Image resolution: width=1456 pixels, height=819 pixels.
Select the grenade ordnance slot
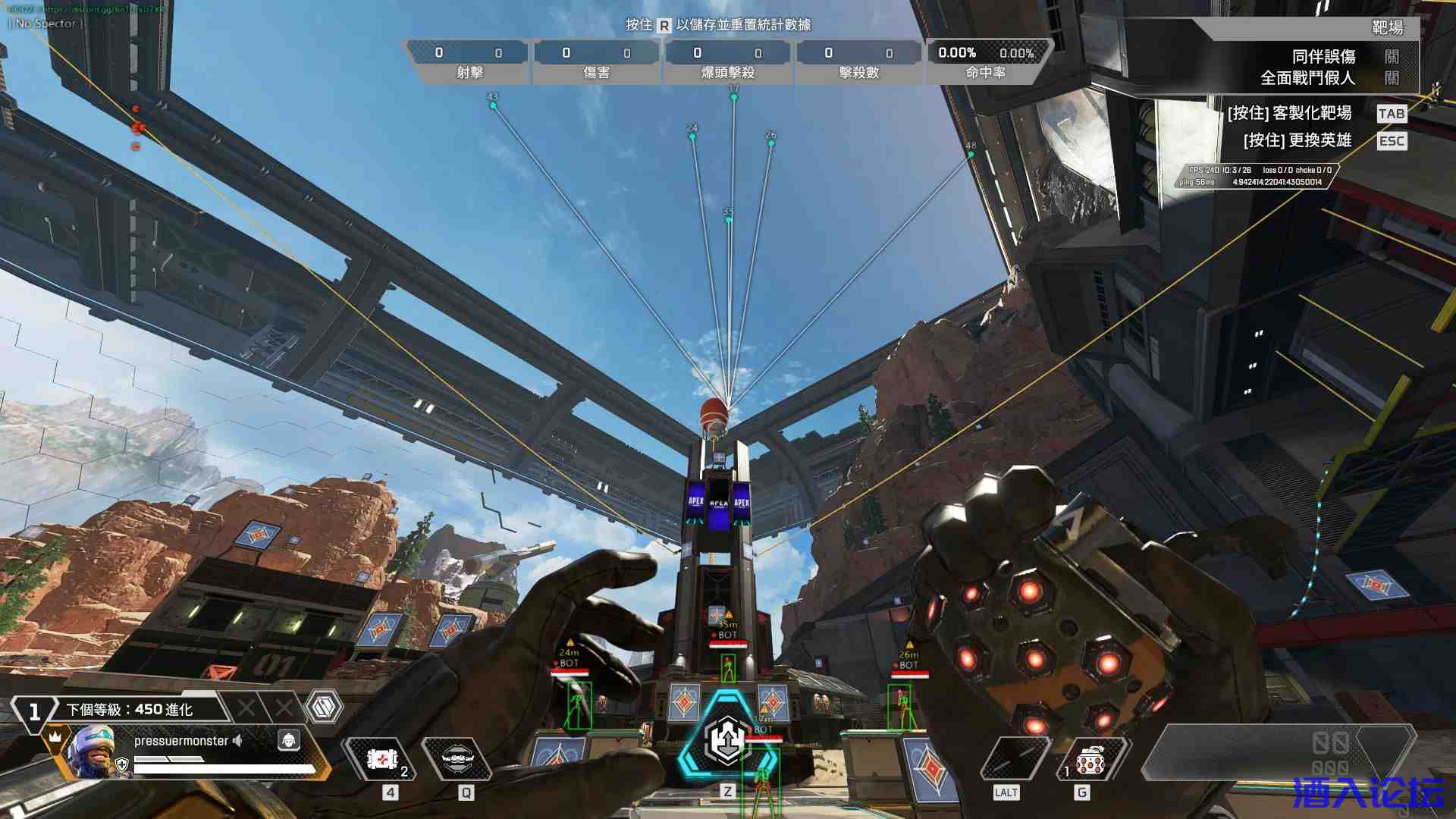pos(1090,759)
